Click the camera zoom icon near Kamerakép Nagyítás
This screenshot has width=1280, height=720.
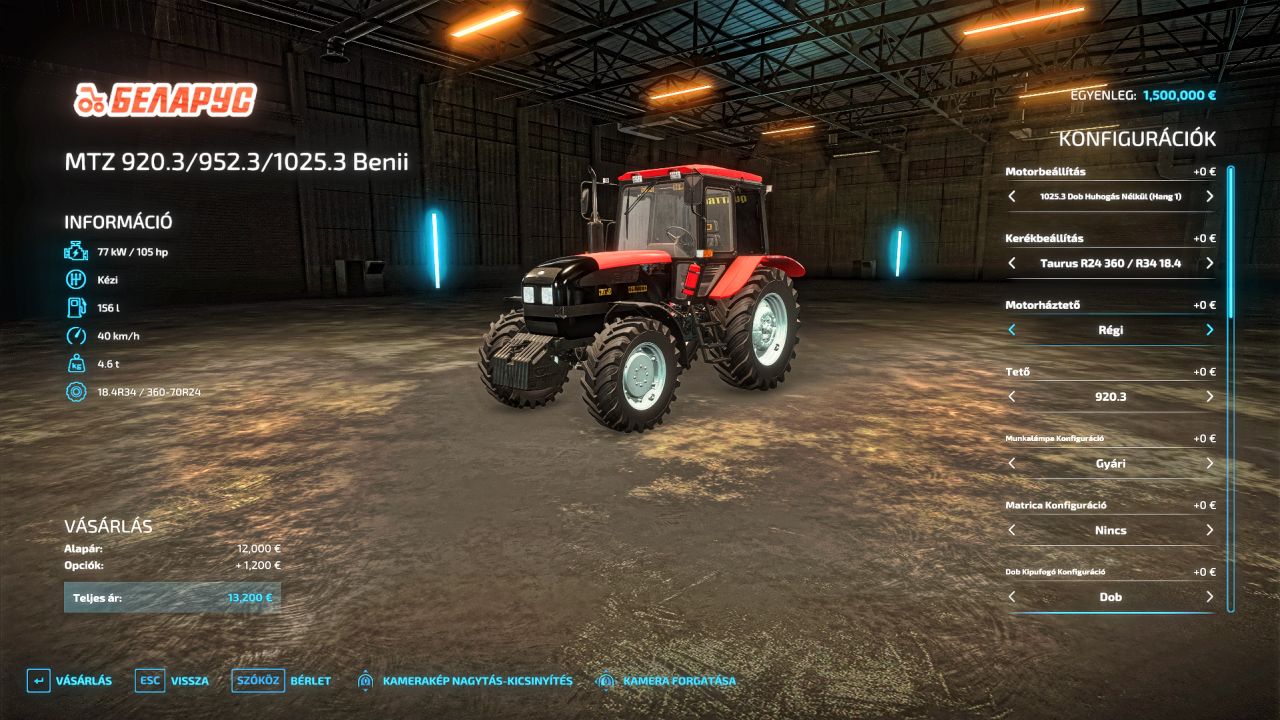point(364,680)
